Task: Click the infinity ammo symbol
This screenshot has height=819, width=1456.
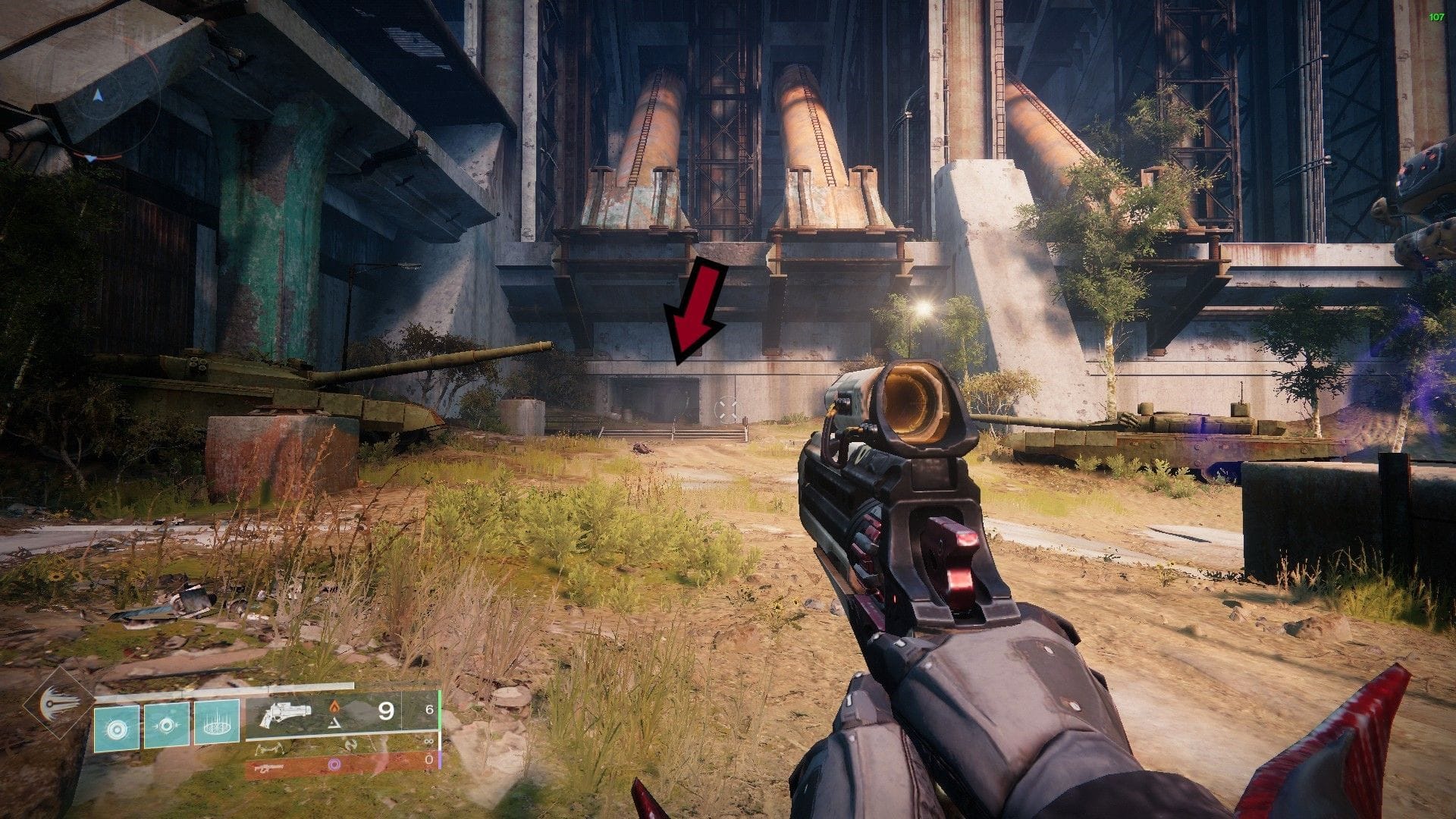Action: coord(429,742)
